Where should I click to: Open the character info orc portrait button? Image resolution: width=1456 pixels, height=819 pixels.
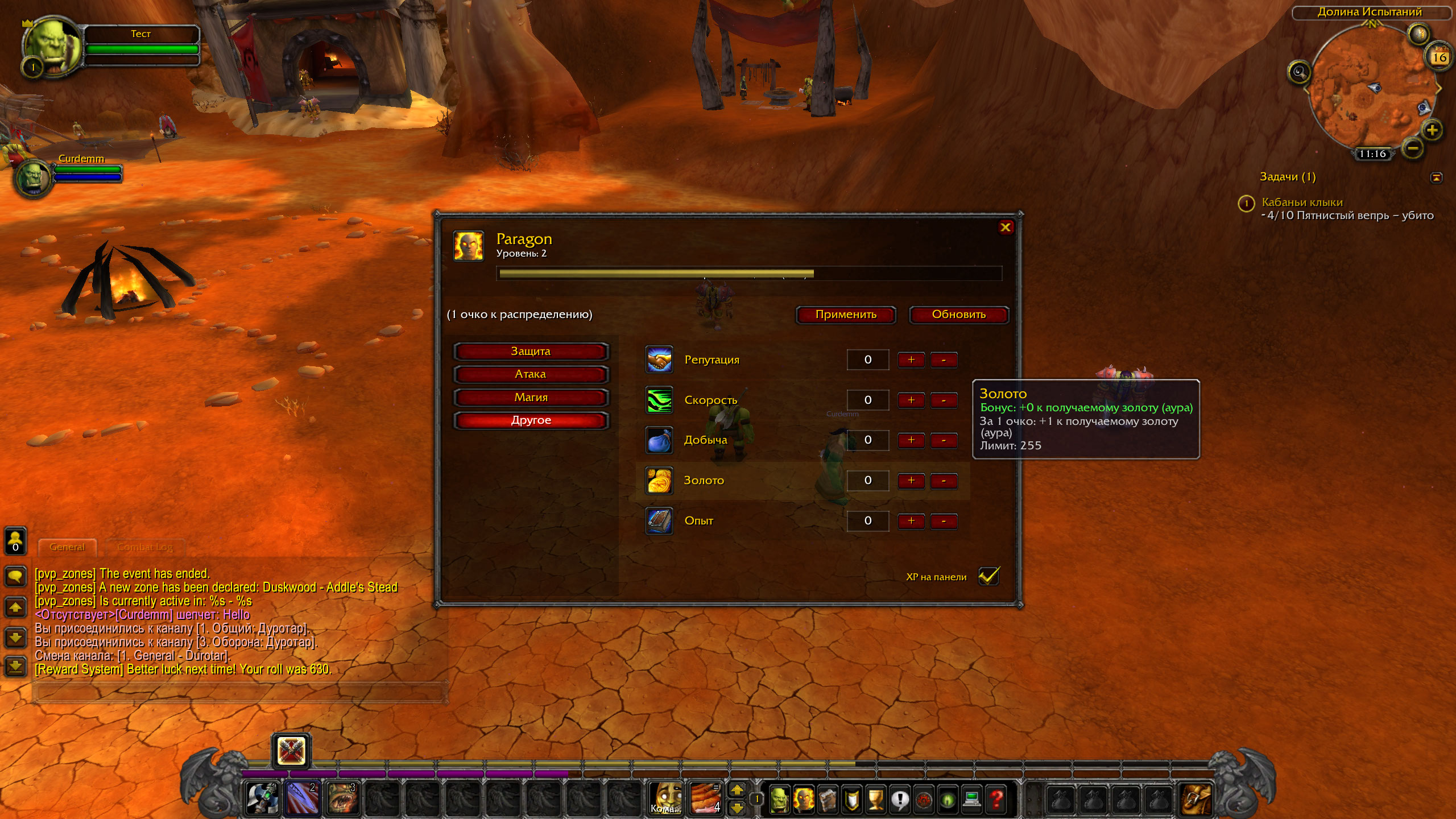(779, 799)
